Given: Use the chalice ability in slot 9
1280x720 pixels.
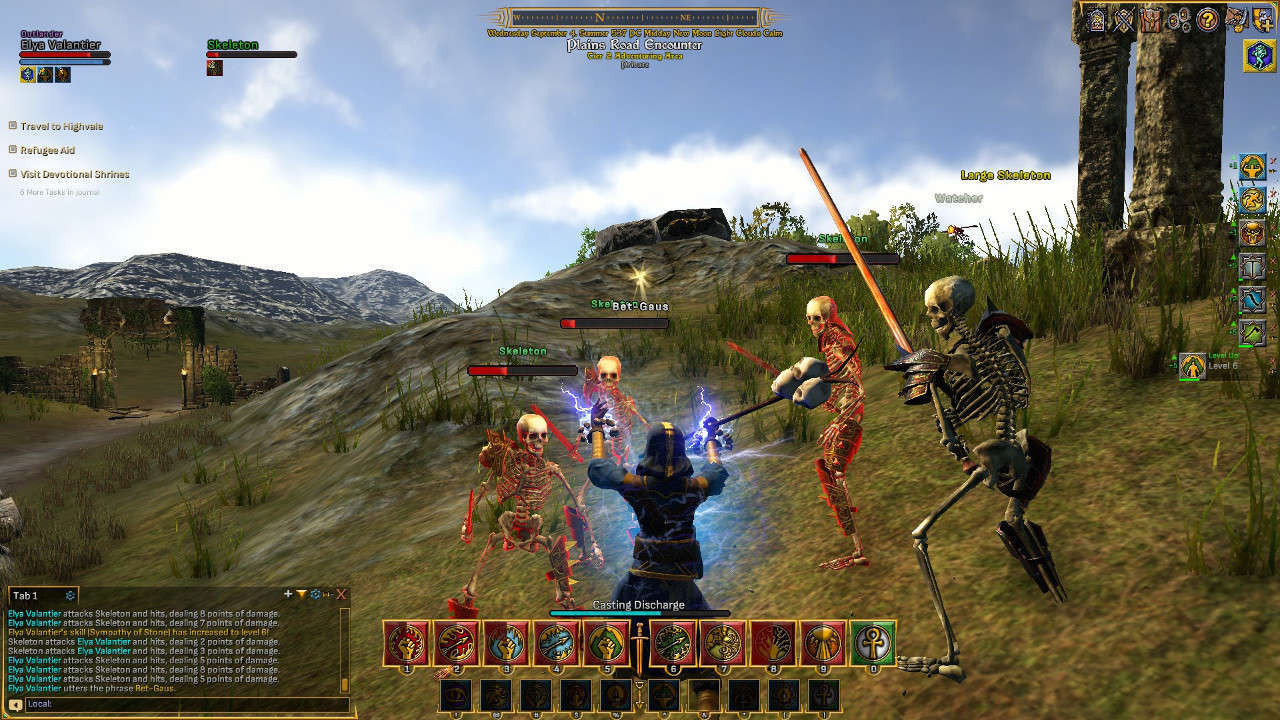Looking at the screenshot, I should [x=824, y=643].
